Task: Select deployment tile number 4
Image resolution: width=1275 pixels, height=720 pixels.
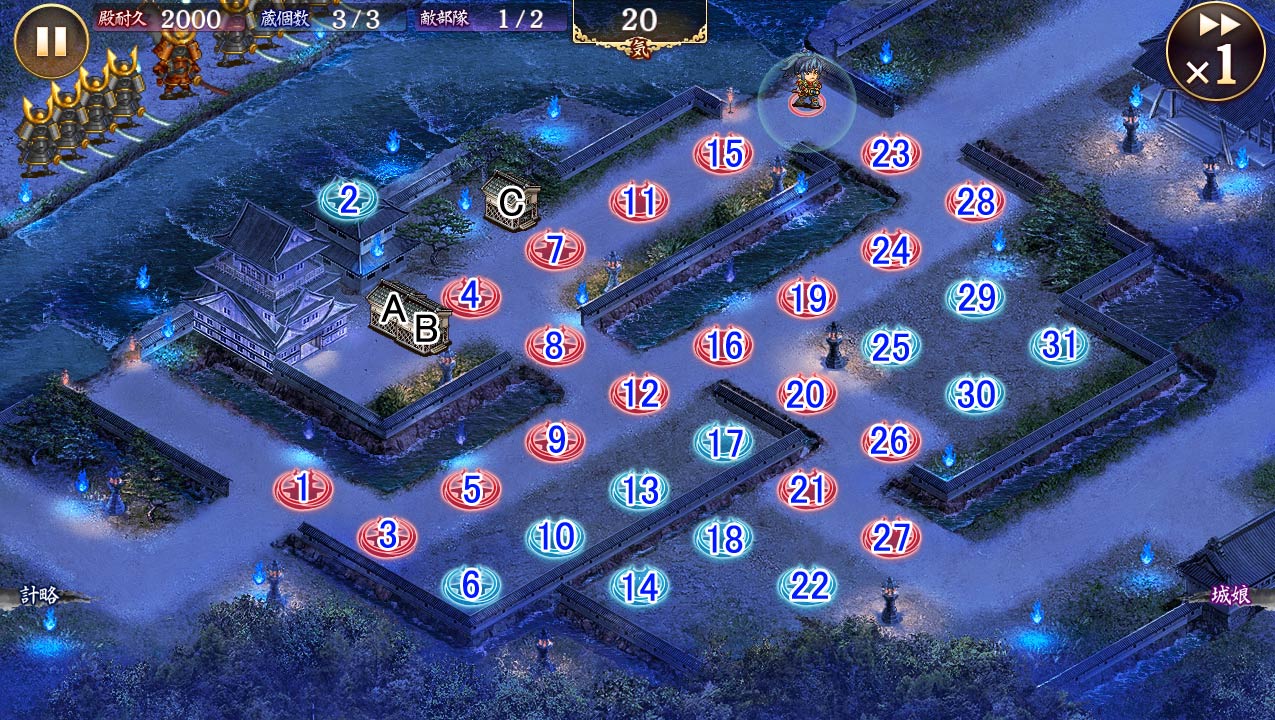Action: coord(470,297)
